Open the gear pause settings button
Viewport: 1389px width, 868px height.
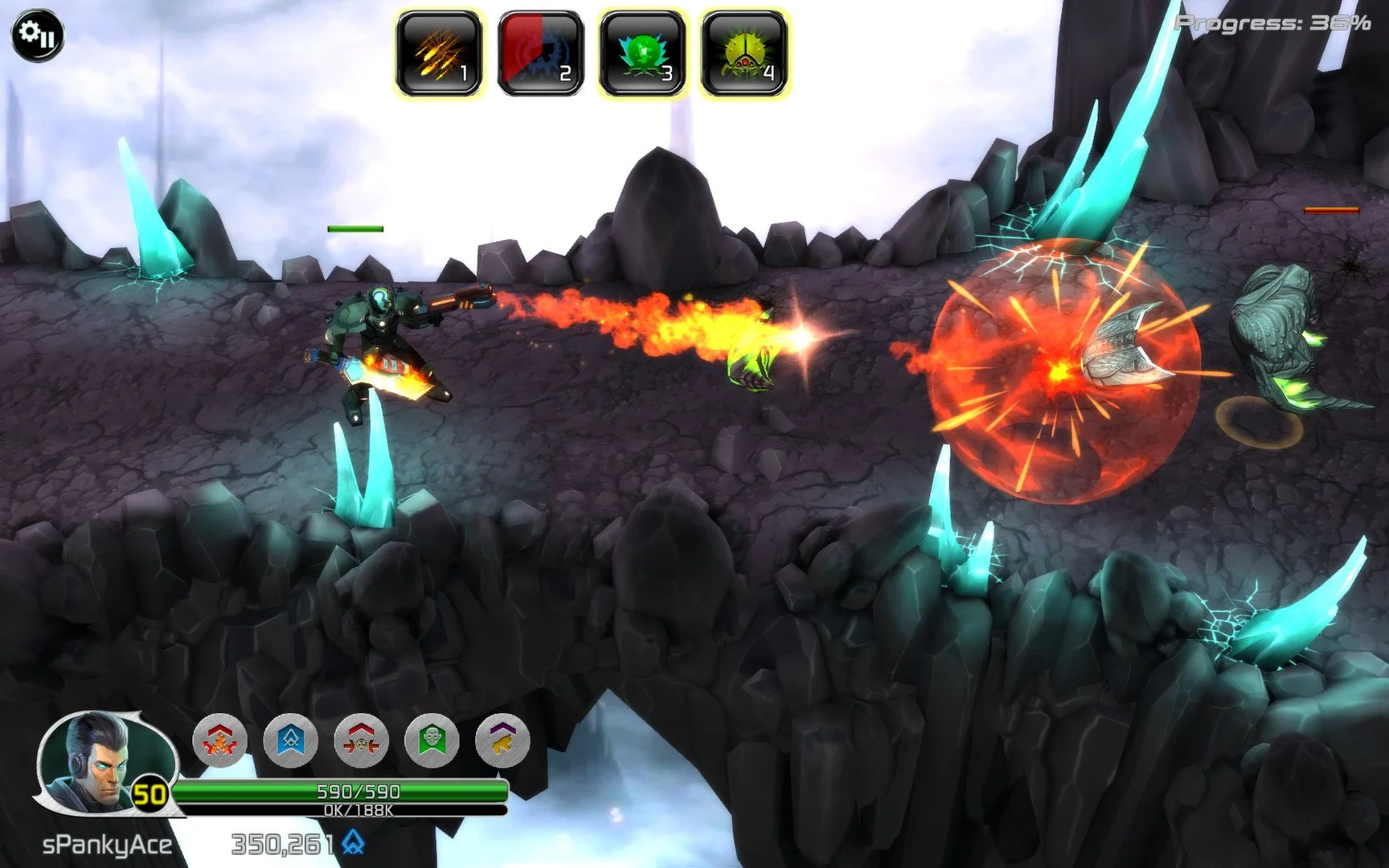37,35
